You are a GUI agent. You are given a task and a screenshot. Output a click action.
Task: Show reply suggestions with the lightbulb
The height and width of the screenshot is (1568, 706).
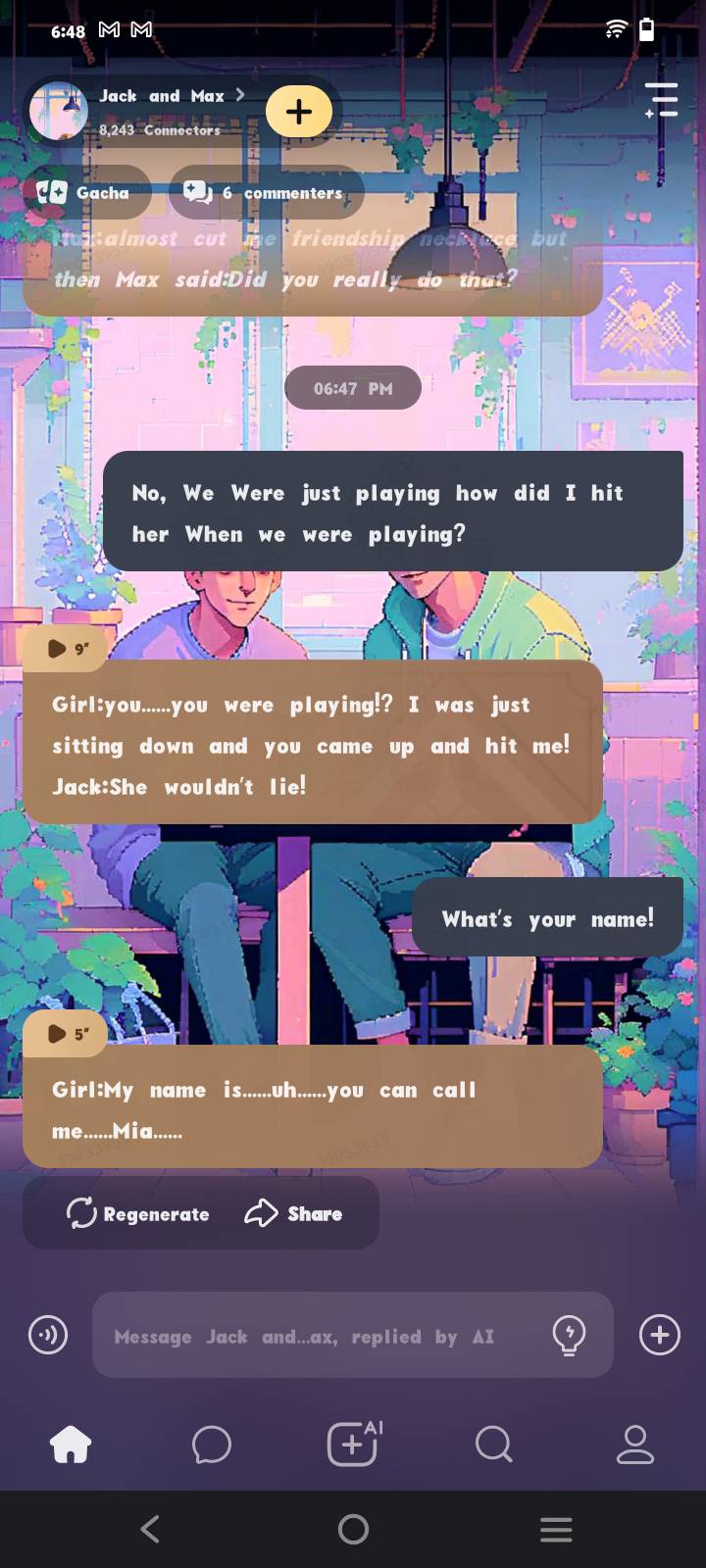coord(569,1335)
